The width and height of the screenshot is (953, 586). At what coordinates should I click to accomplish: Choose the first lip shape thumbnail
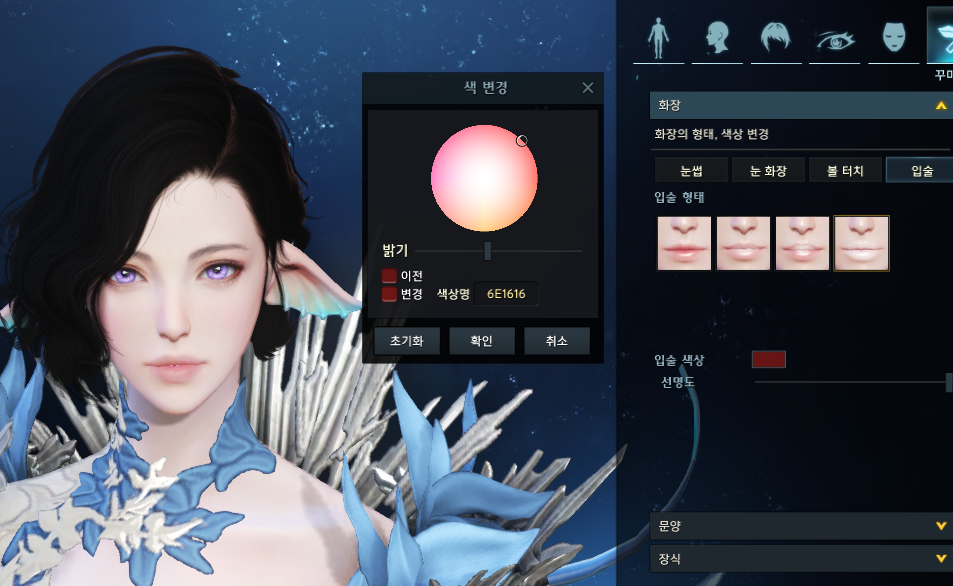point(684,243)
